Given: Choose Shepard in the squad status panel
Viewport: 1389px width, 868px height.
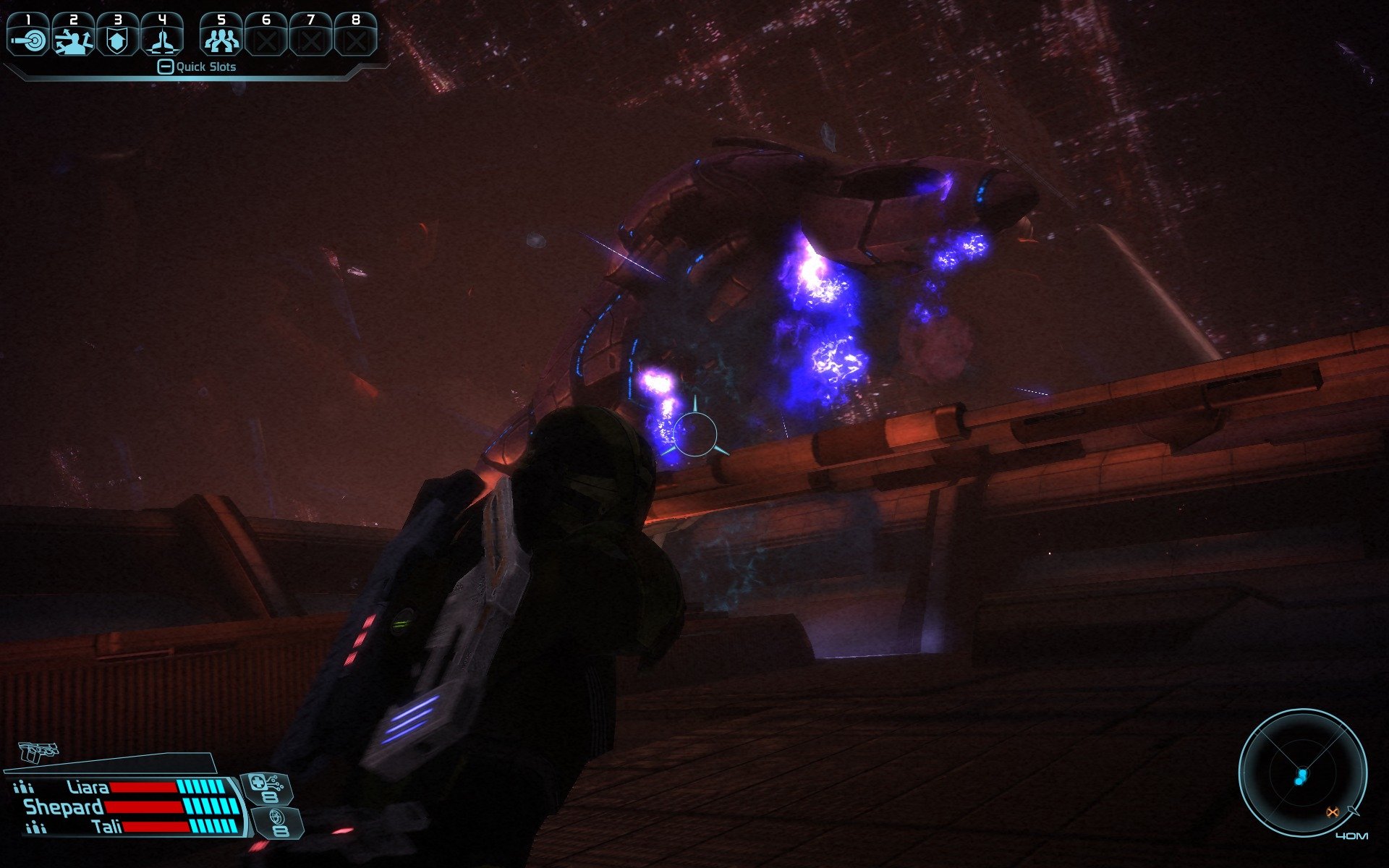Looking at the screenshot, I should pyautogui.click(x=64, y=807).
